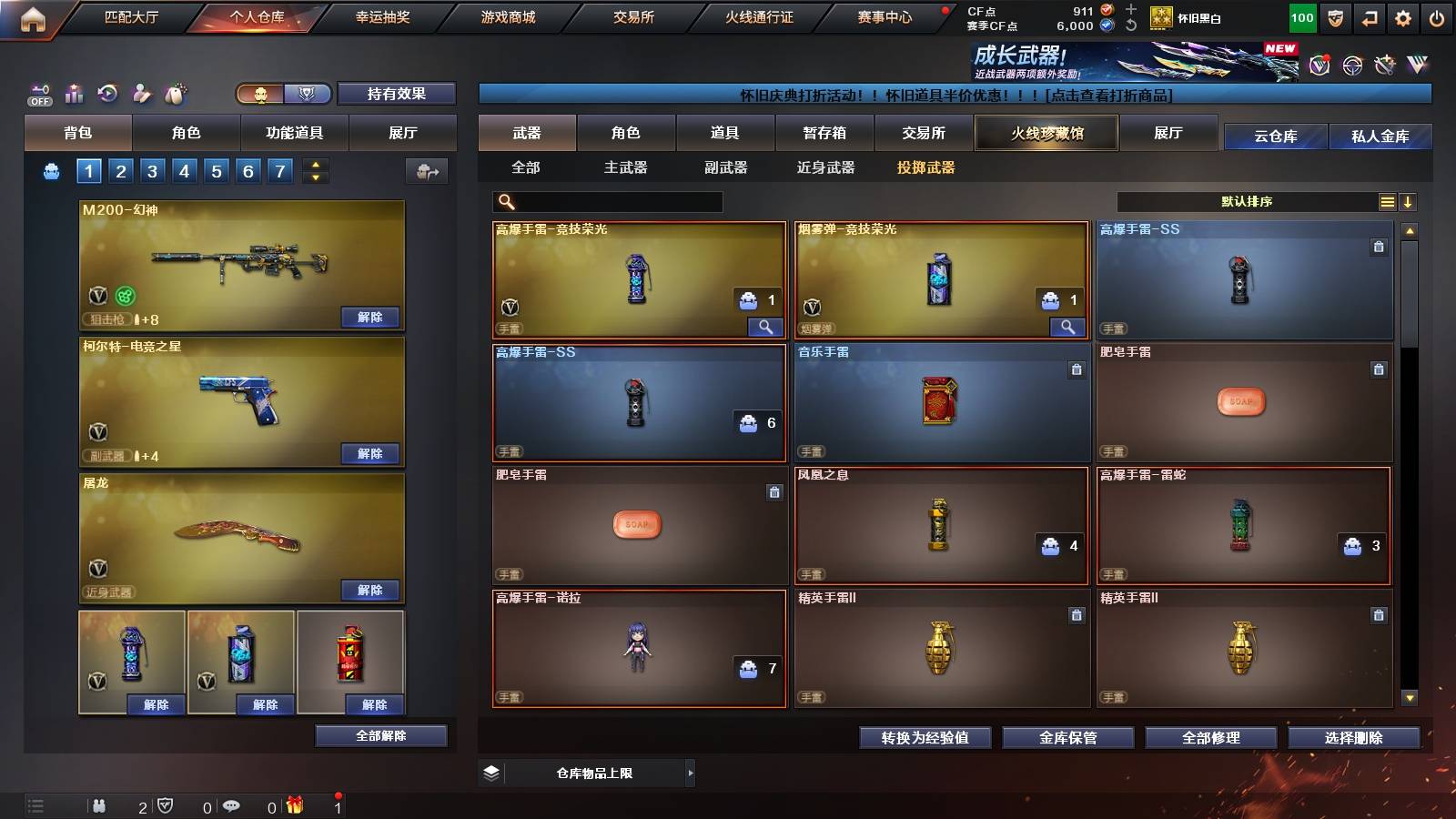Screen dimensions: 1456x819
Task: Click the replay/restore history icon
Action: click(106, 93)
